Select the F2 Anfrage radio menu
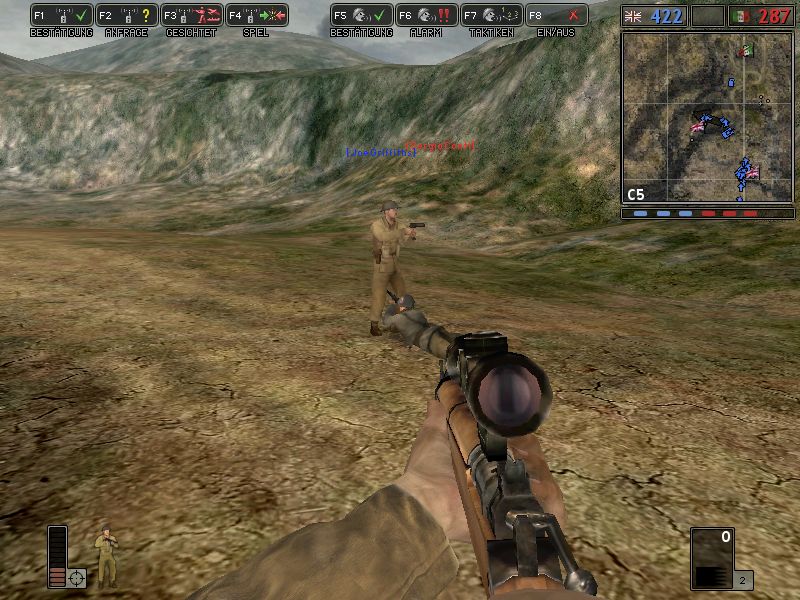800x600 pixels. point(127,15)
